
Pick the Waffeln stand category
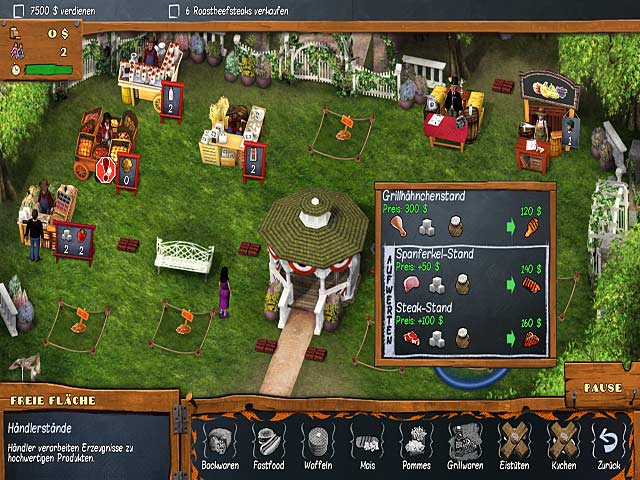point(317,444)
